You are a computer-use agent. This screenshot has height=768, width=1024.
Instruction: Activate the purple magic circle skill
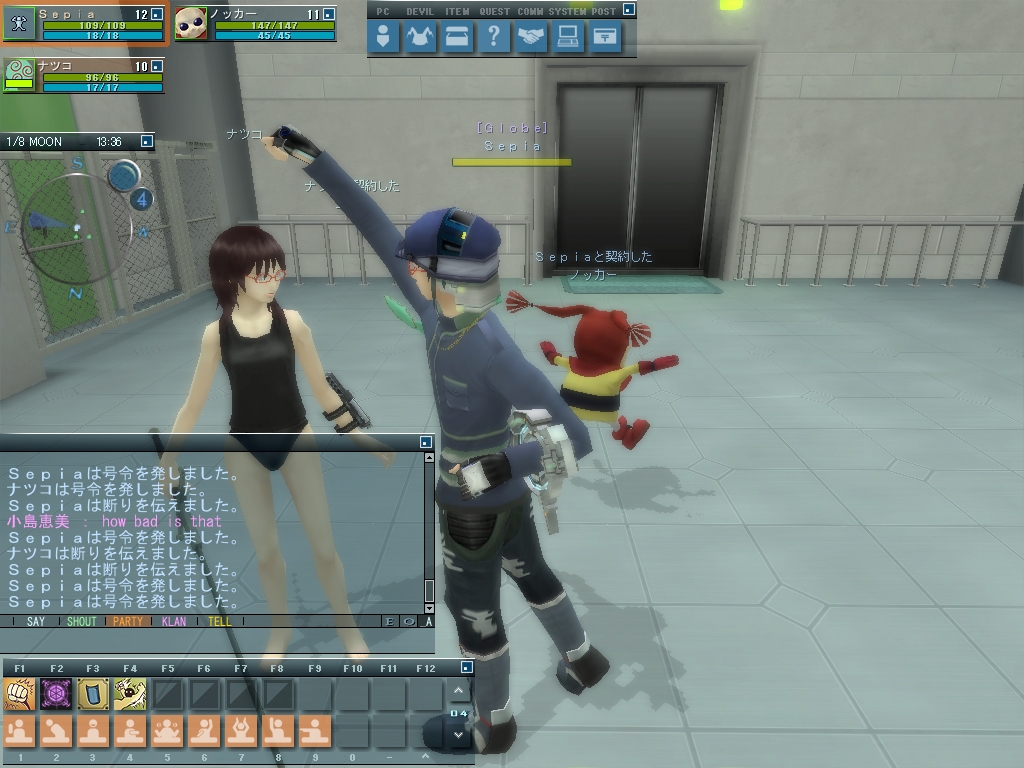point(56,692)
